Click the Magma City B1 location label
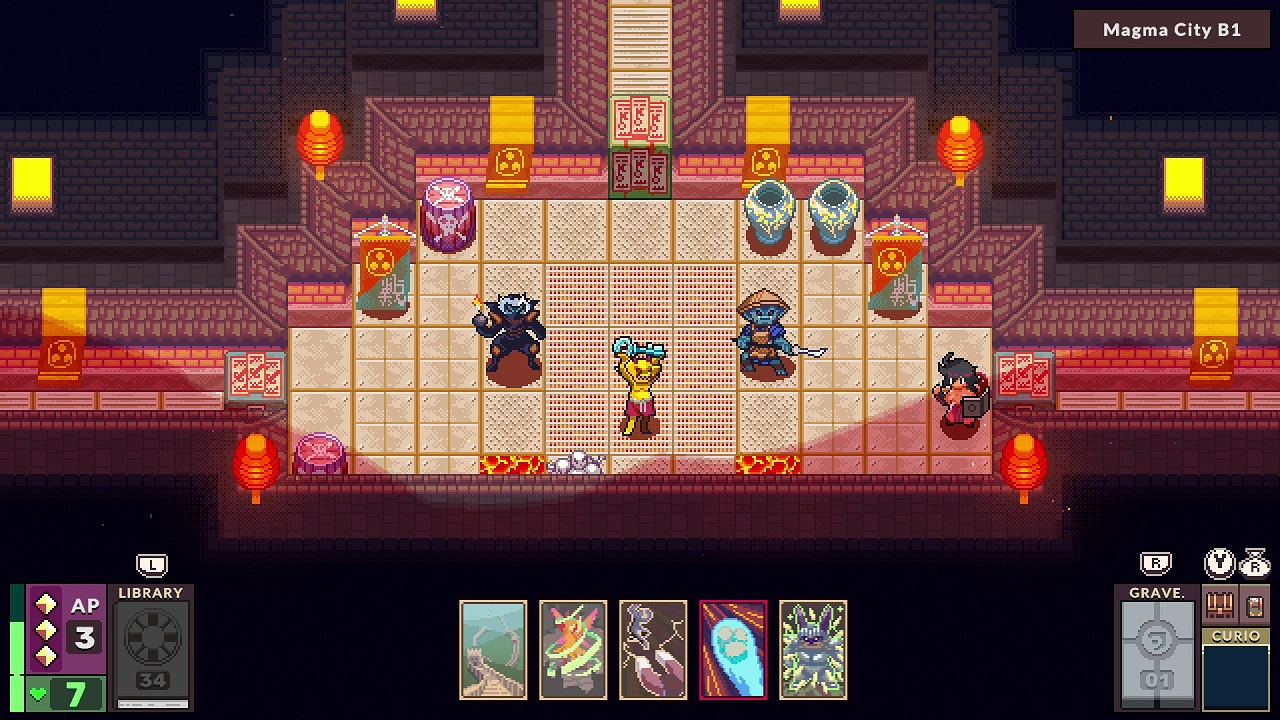This screenshot has width=1280, height=720. tap(1171, 29)
